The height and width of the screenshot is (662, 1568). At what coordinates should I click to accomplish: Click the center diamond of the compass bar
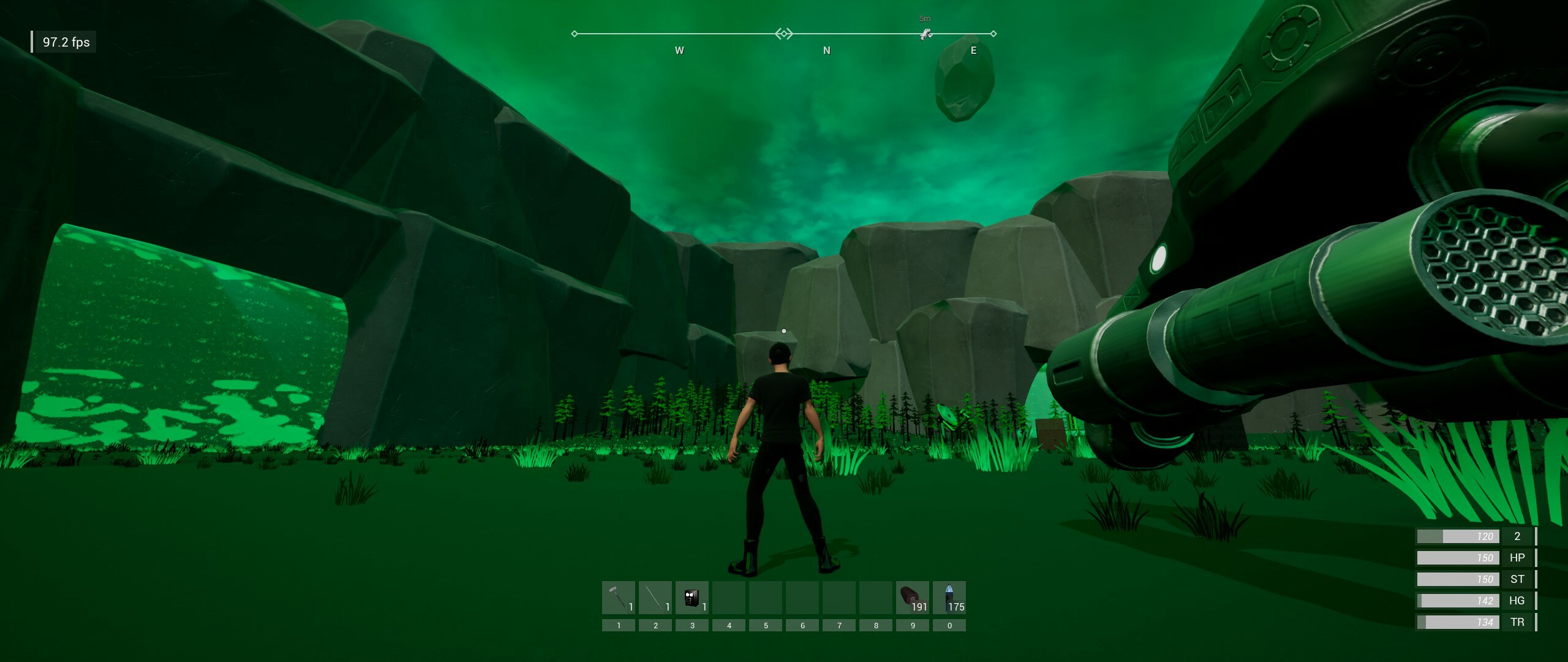[x=783, y=34]
